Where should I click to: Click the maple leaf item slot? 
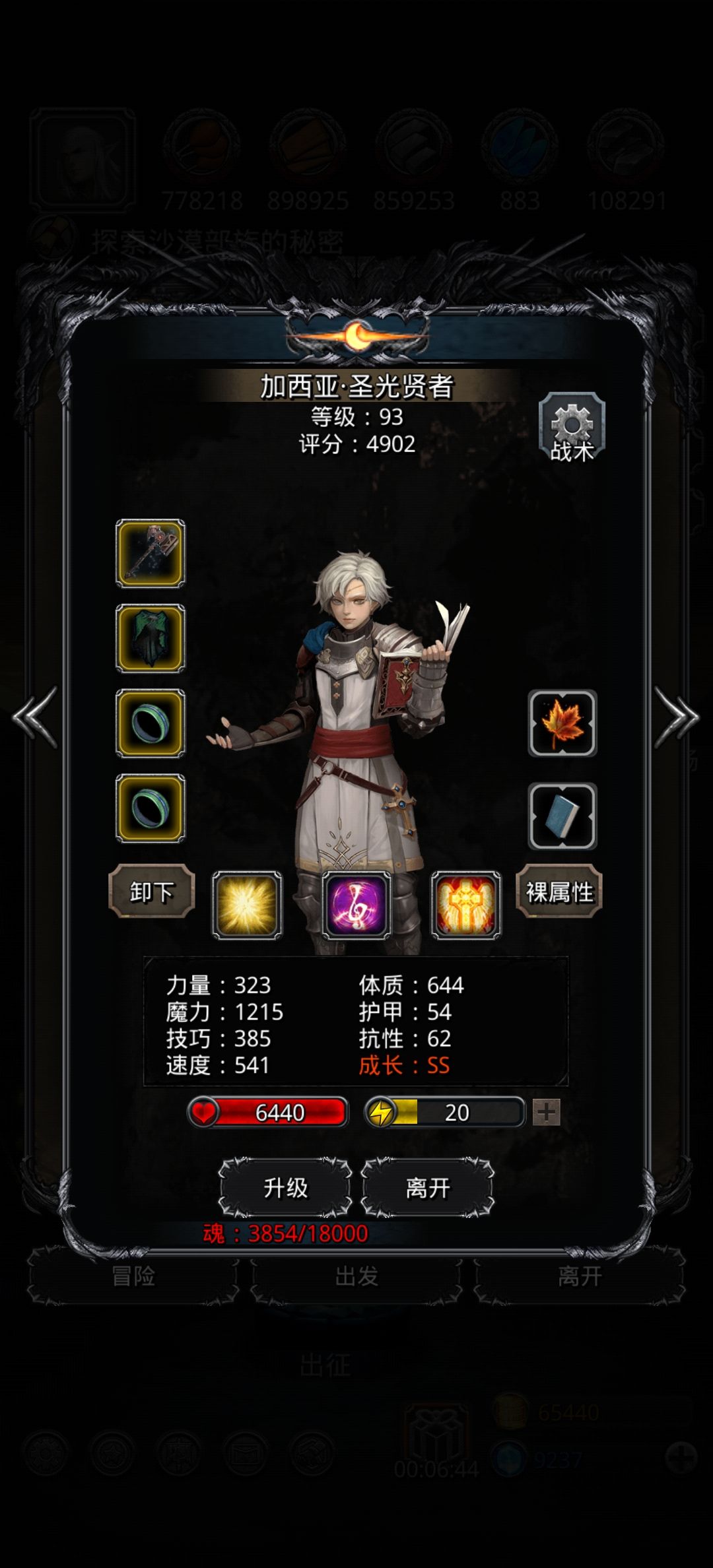(562, 723)
